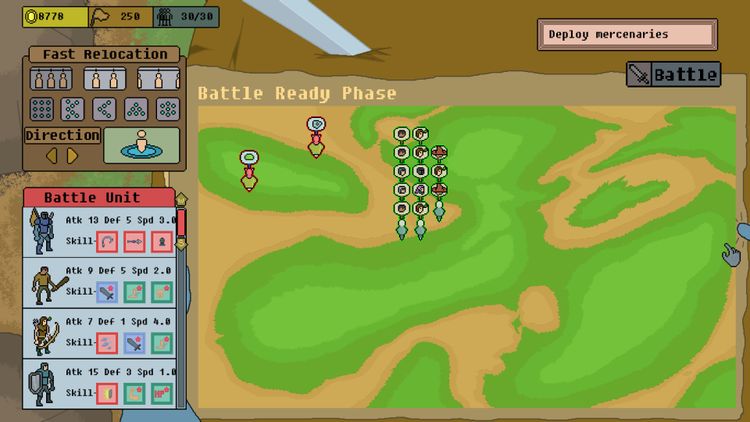Rotate direction with the left arrow
Screen dimensions: 750x422
pos(53,155)
